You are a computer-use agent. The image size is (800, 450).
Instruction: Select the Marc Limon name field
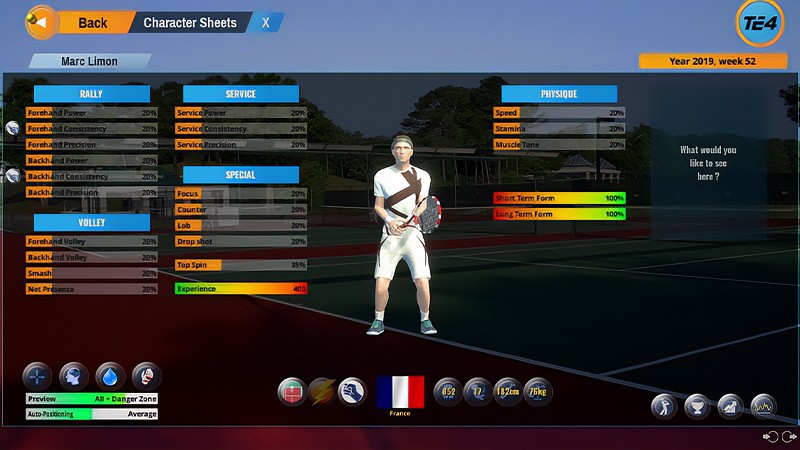[x=90, y=61]
